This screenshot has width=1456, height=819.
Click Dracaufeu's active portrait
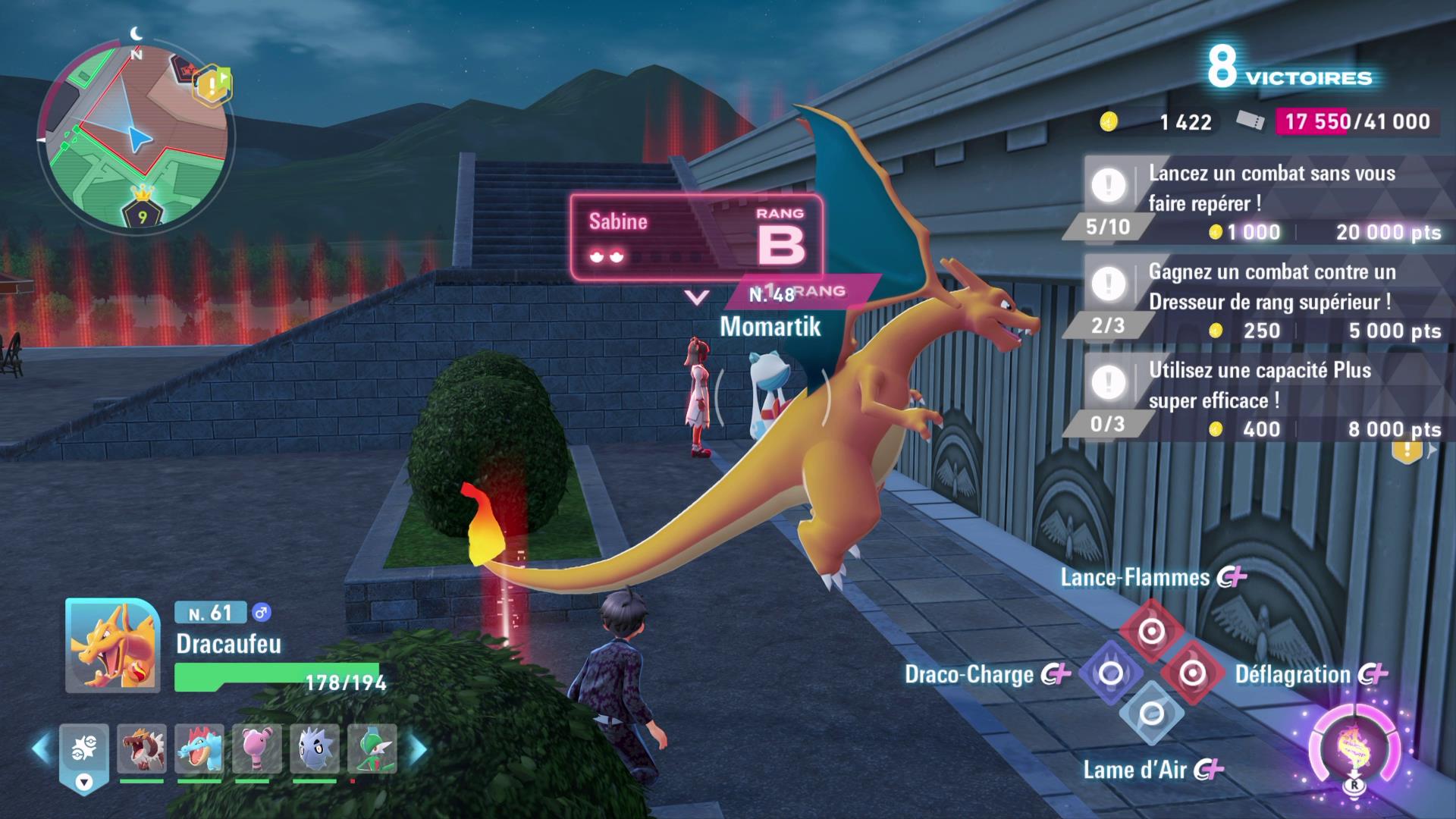coord(112,645)
